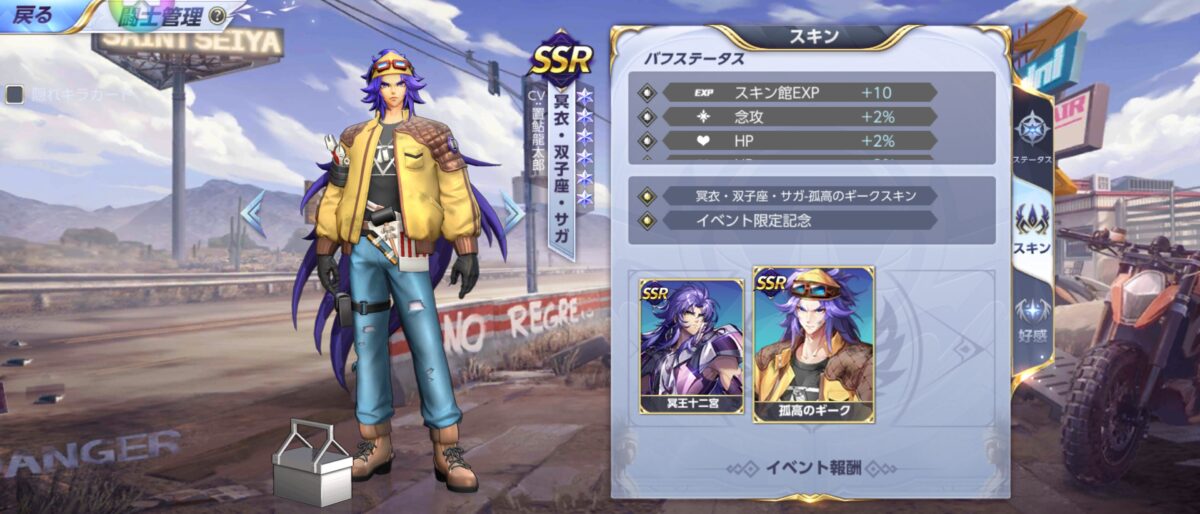
Task: Go back with the 戻る button
Action: click(x=35, y=15)
